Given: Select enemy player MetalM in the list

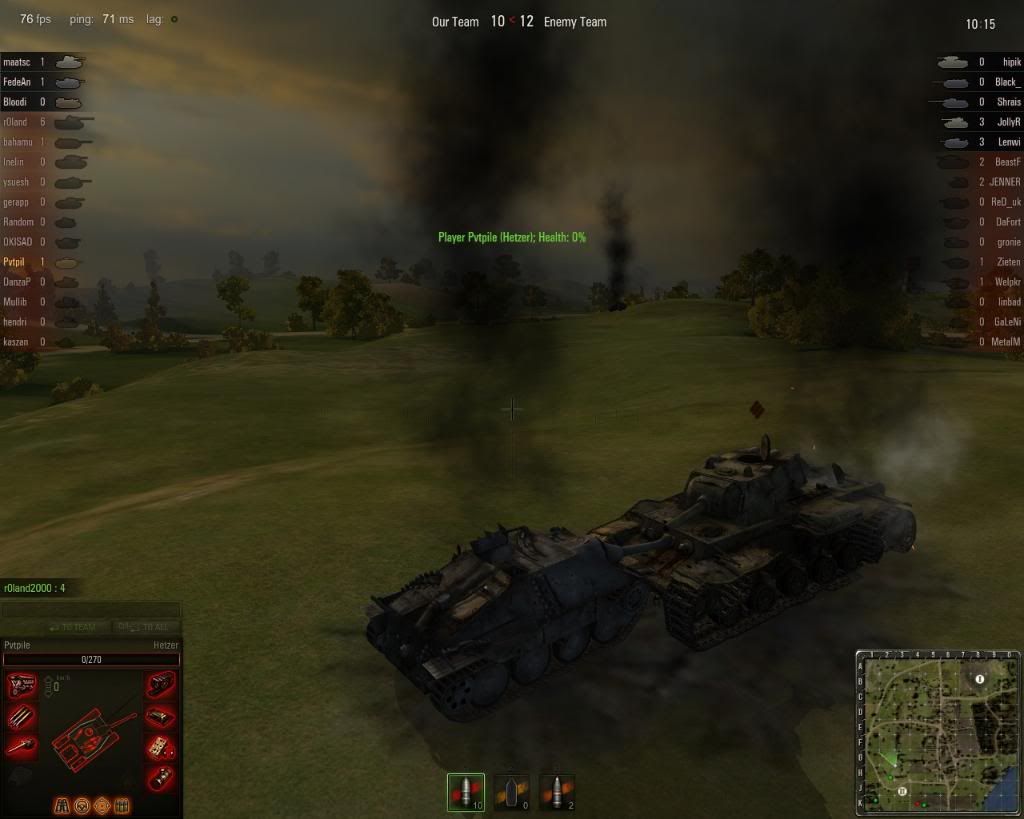Looking at the screenshot, I should click(1003, 342).
